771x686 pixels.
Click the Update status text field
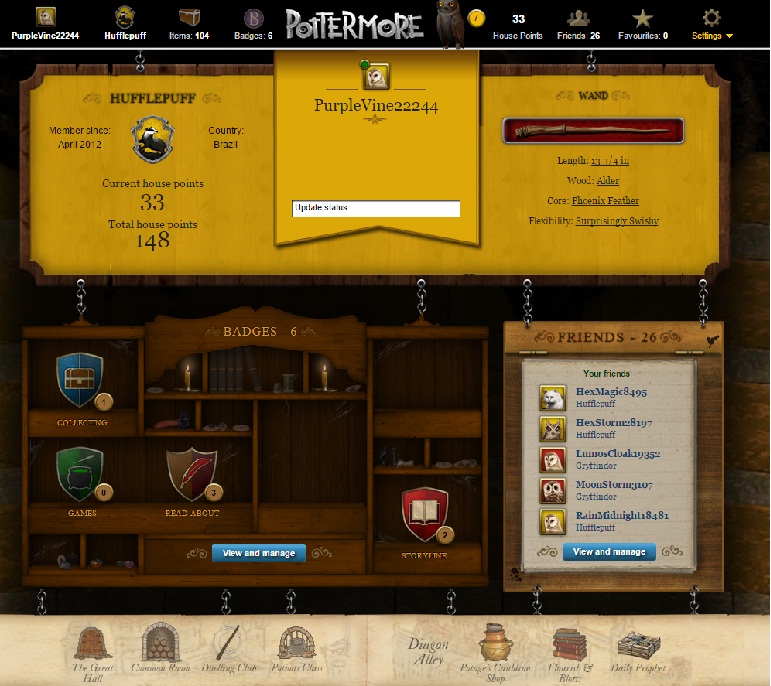(376, 209)
